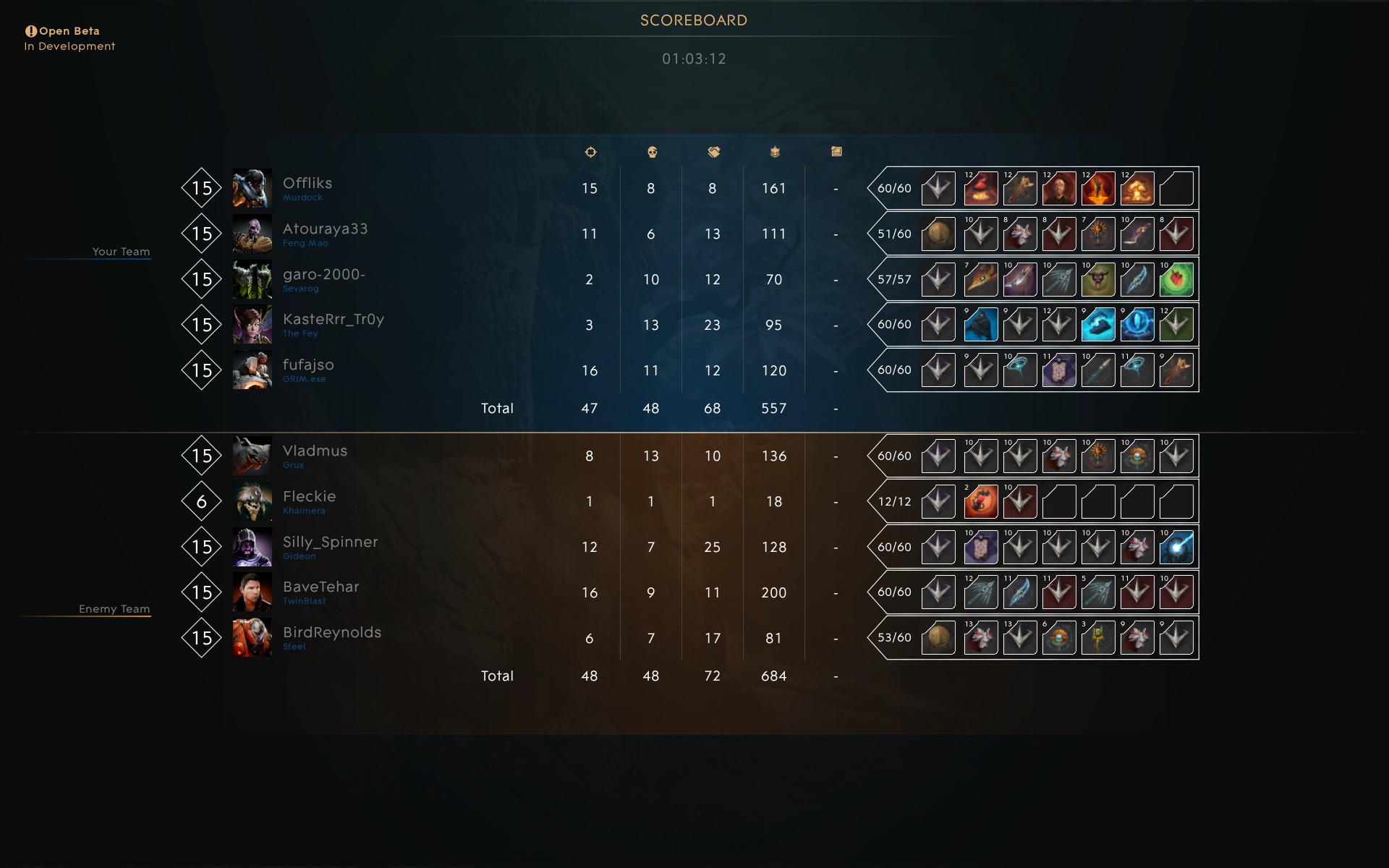Click the Fleckie player row

pyautogui.click(x=309, y=497)
